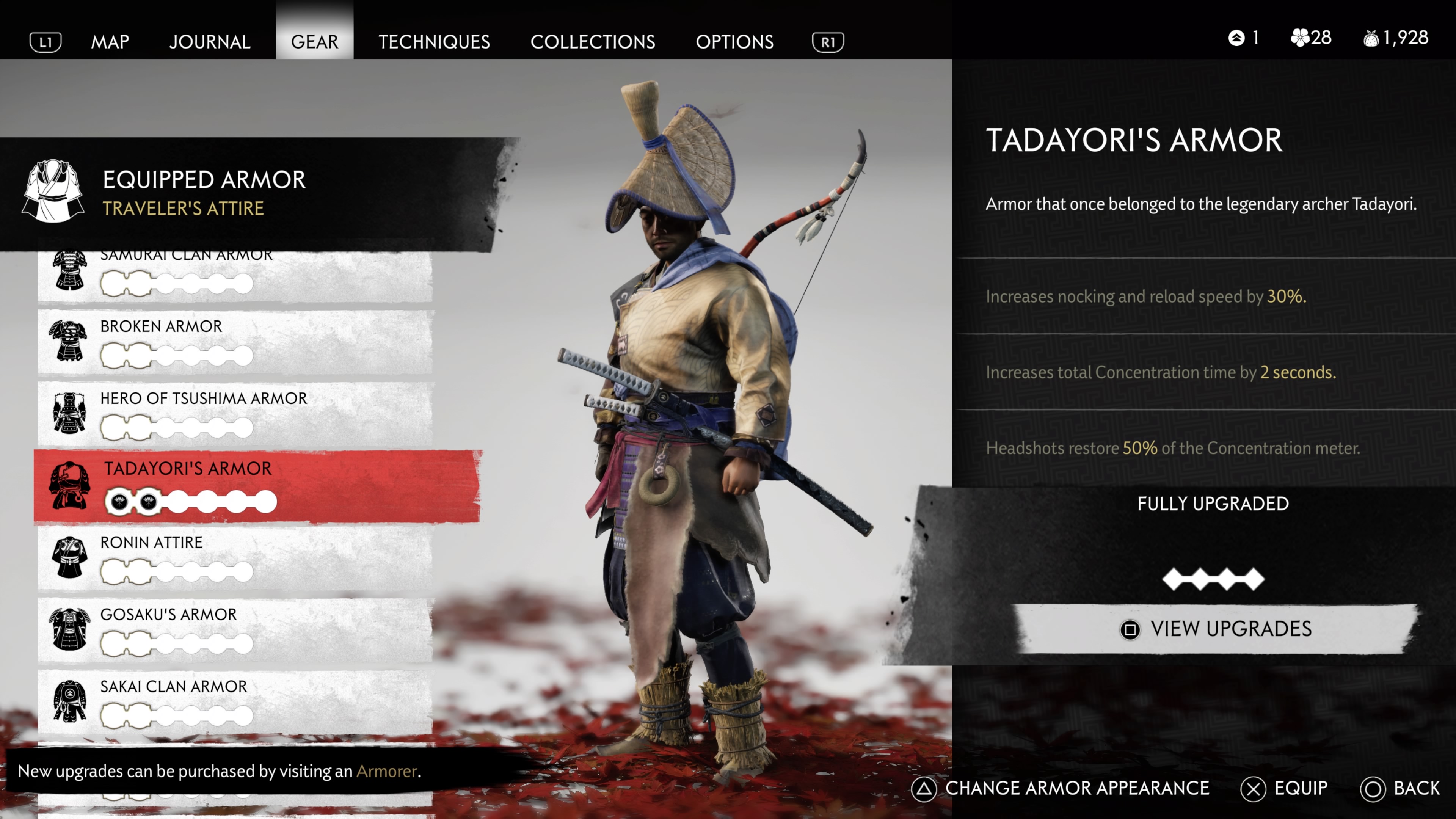The width and height of the screenshot is (1456, 819).
Task: Pick Ronin Attire from the armor list
Action: [235, 558]
